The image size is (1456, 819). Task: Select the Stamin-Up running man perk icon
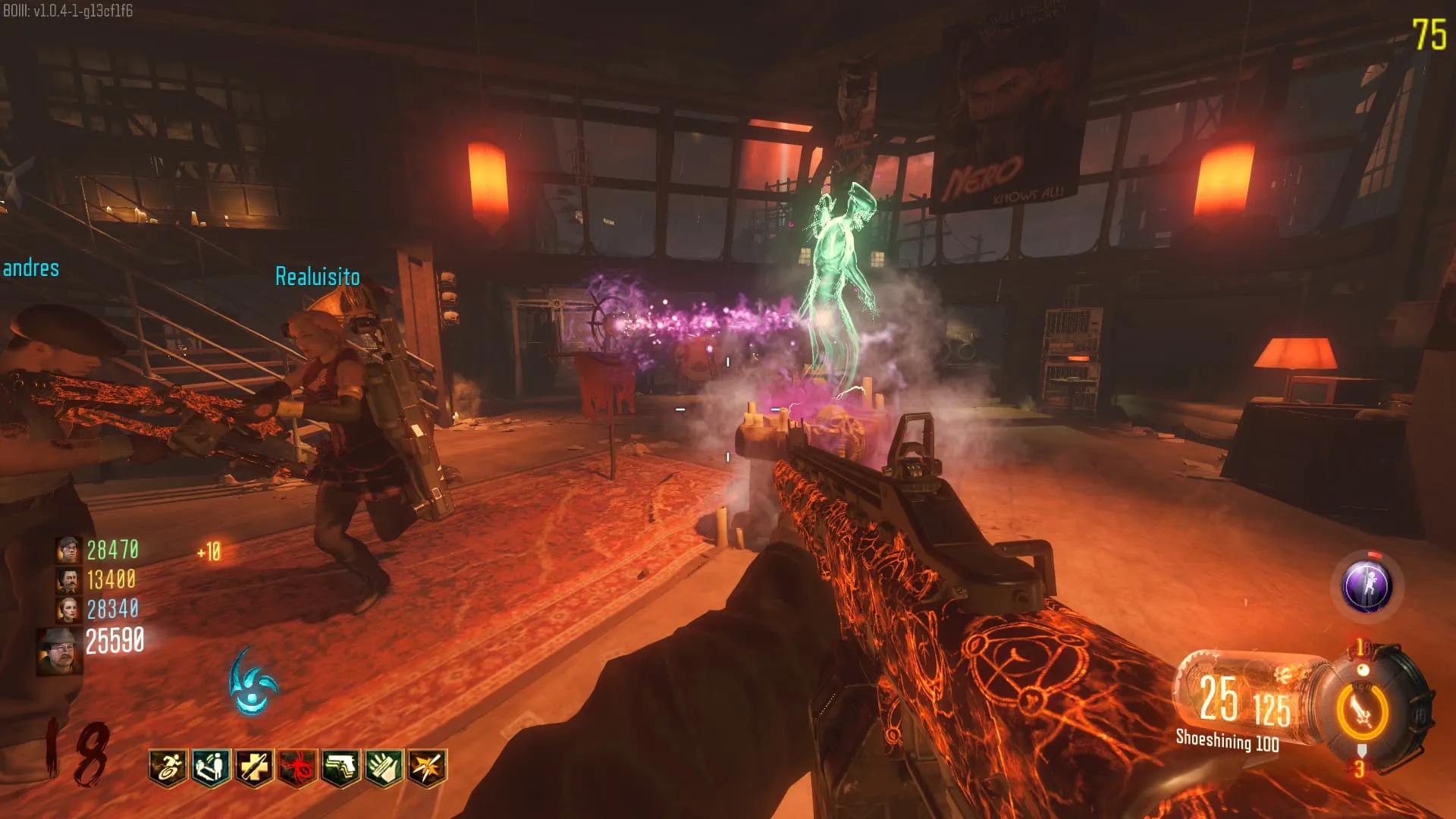tap(168, 768)
